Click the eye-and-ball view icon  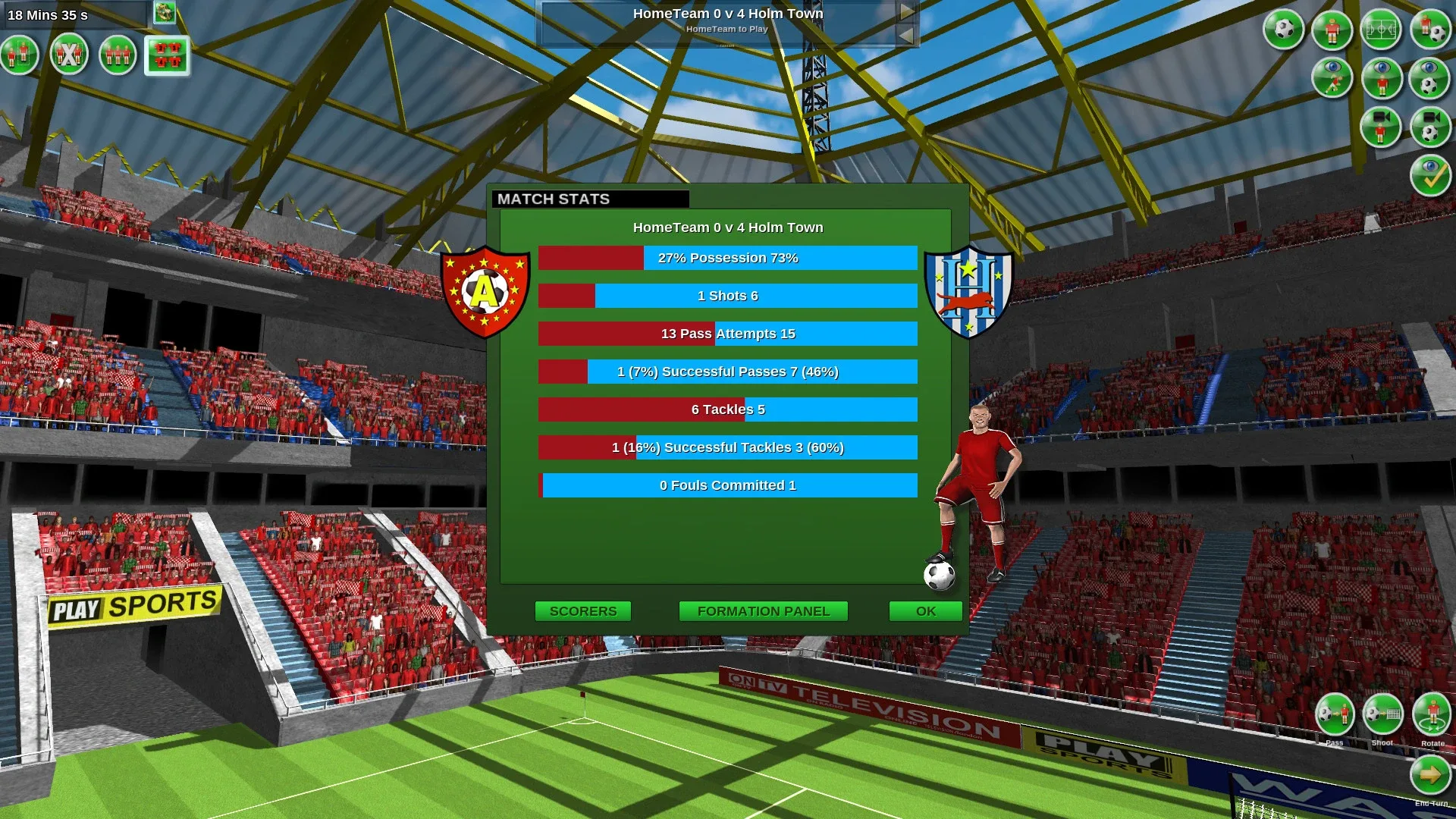click(1430, 78)
